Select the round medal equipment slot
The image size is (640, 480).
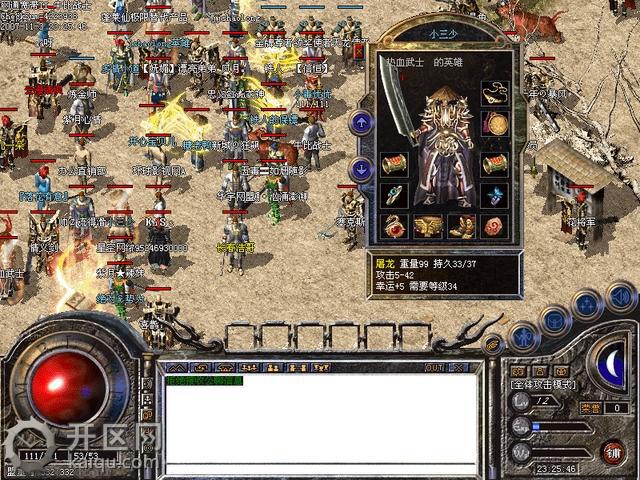[494, 126]
